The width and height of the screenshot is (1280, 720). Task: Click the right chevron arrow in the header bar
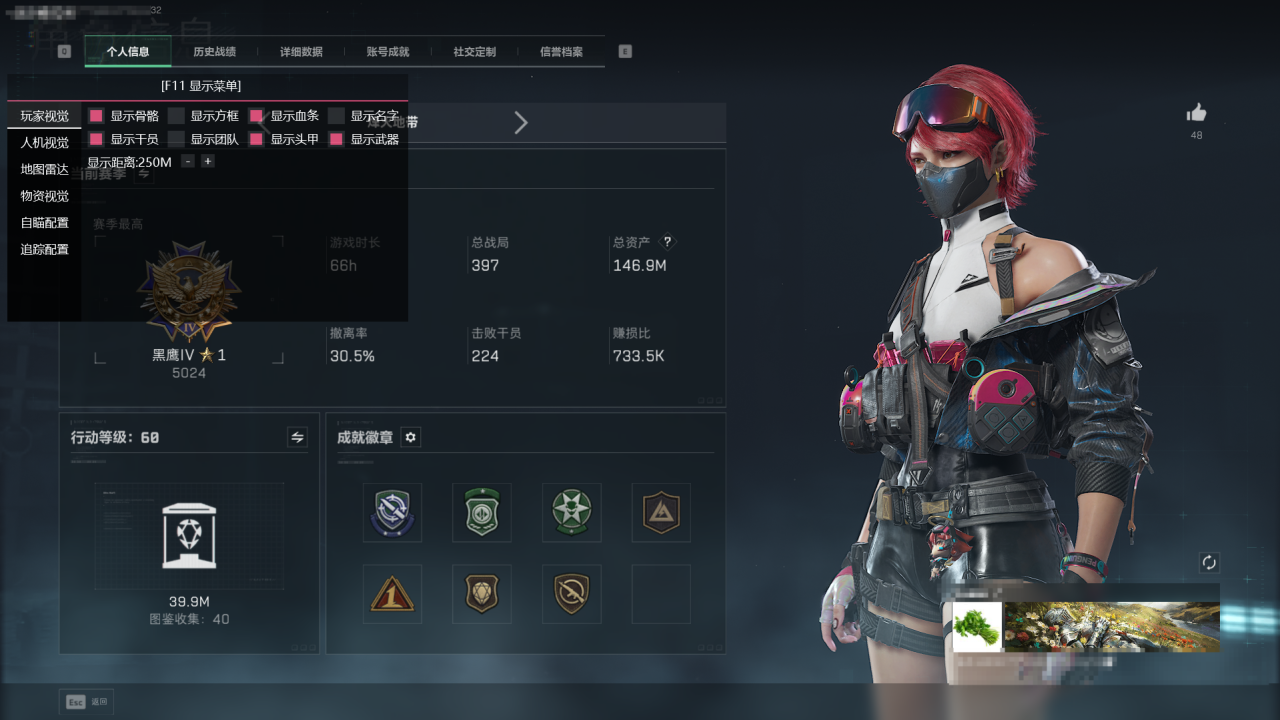[x=521, y=123]
